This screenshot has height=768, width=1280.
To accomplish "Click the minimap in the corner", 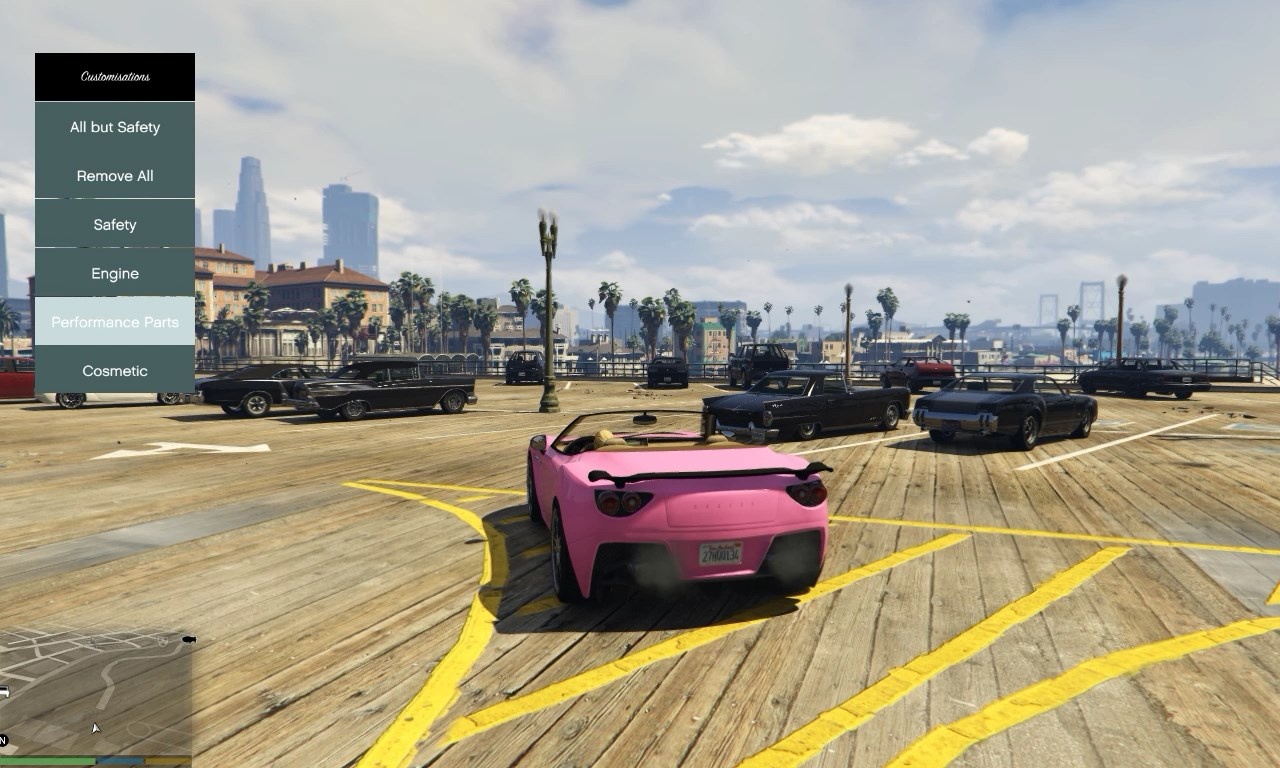I will (95, 692).
